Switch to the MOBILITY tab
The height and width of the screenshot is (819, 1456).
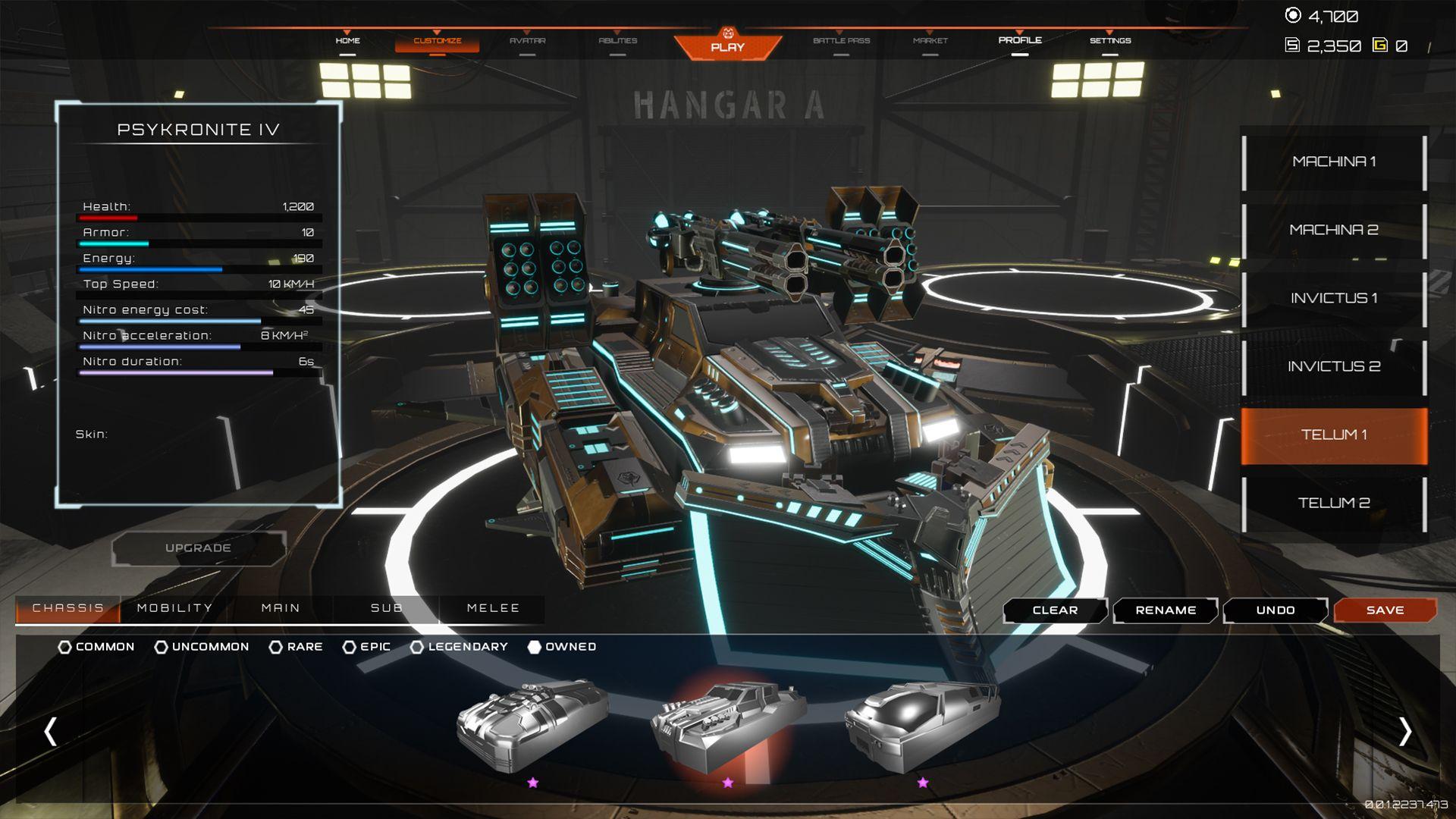click(173, 607)
